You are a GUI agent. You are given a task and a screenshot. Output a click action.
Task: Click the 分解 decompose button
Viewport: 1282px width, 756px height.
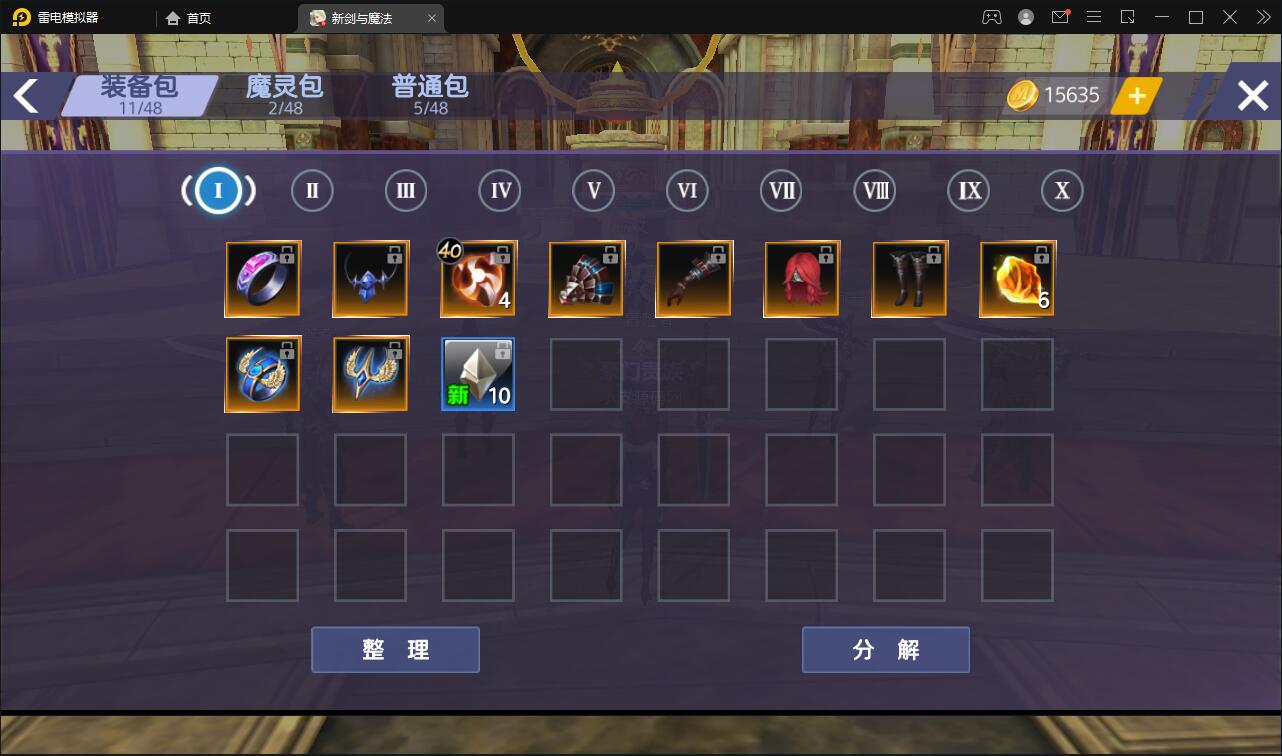[x=885, y=649]
